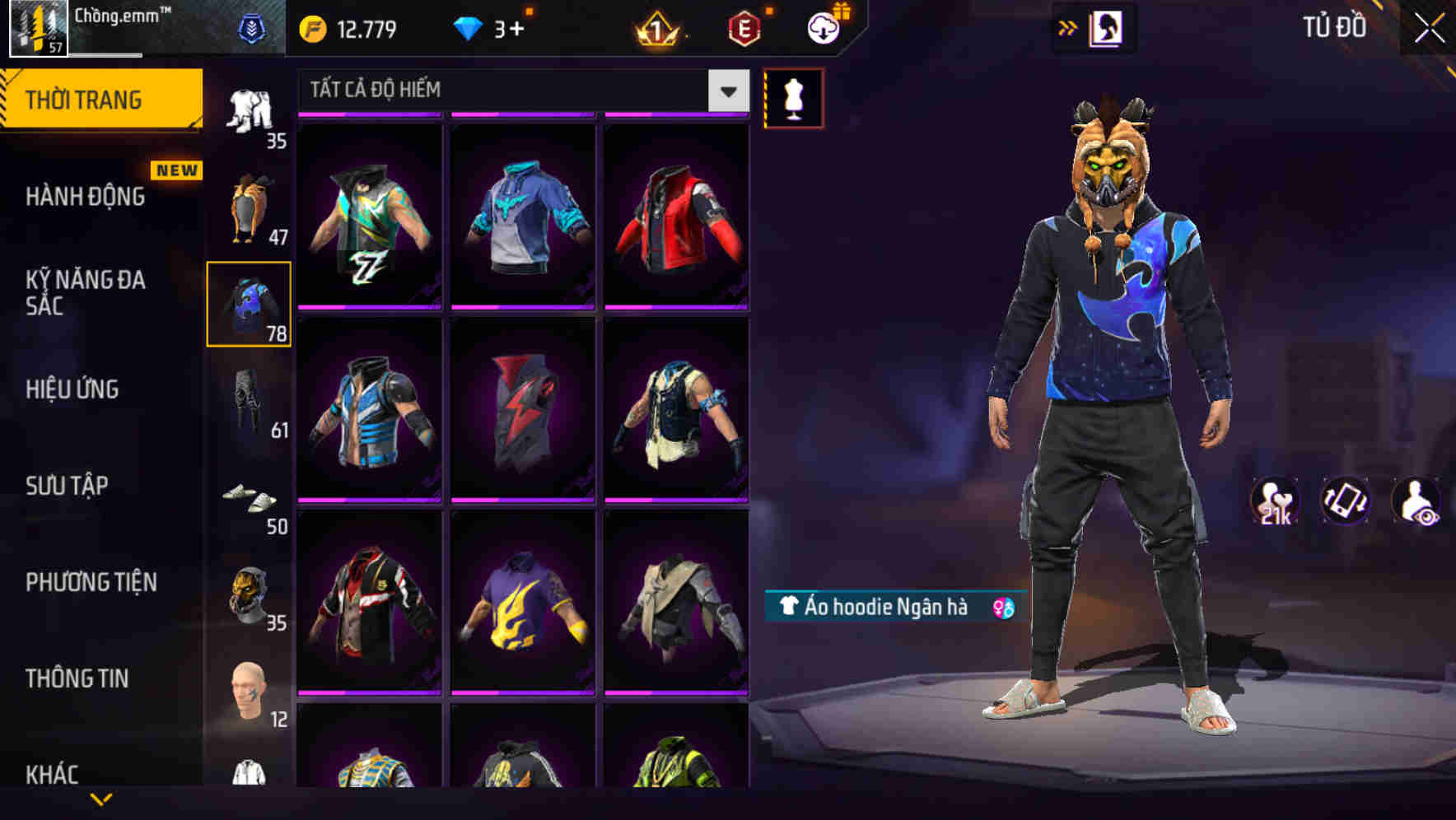Collapse the top bar with the double-arrow chevron

coord(1068,27)
